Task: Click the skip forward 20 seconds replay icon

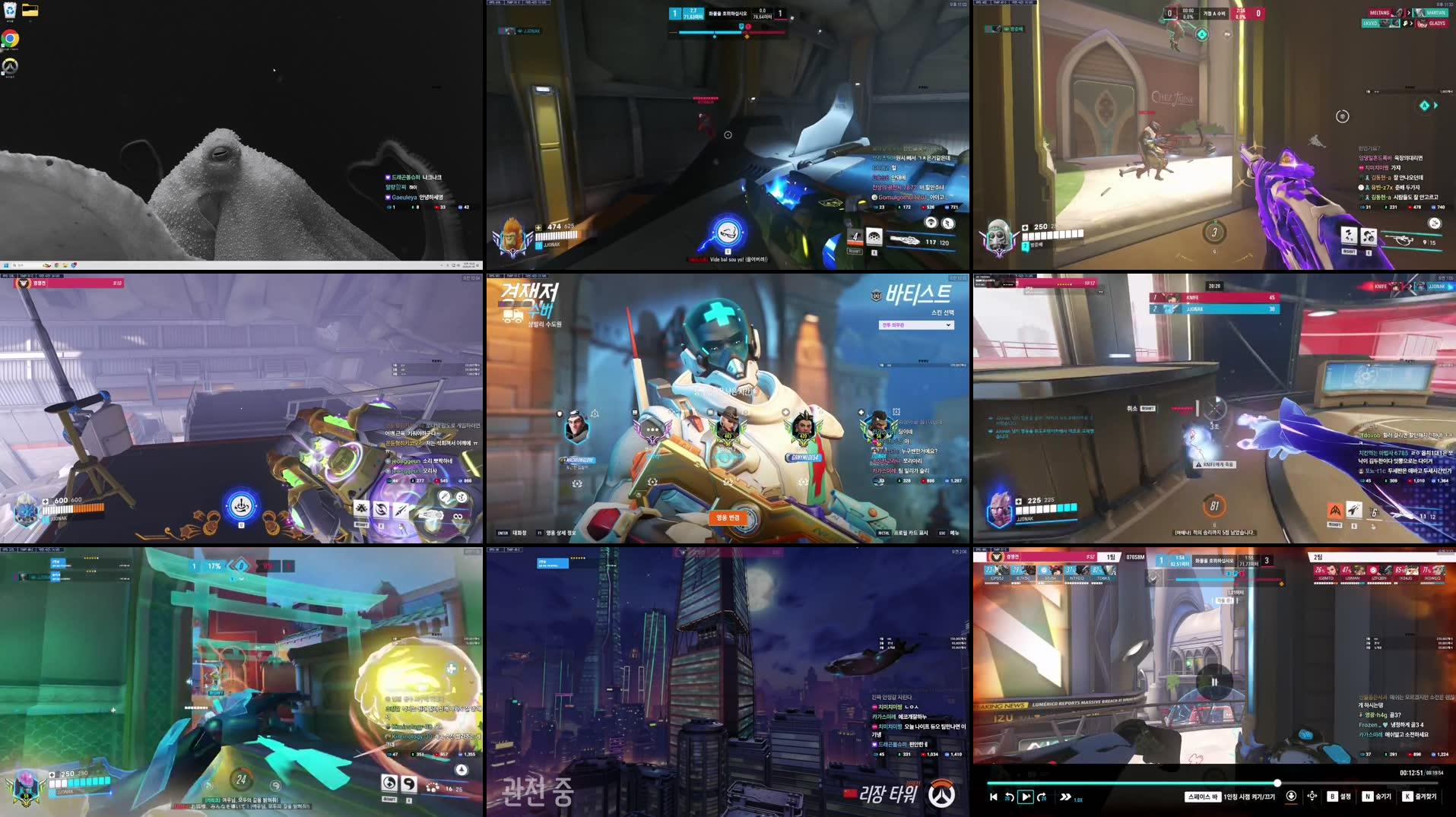Action: click(1043, 797)
